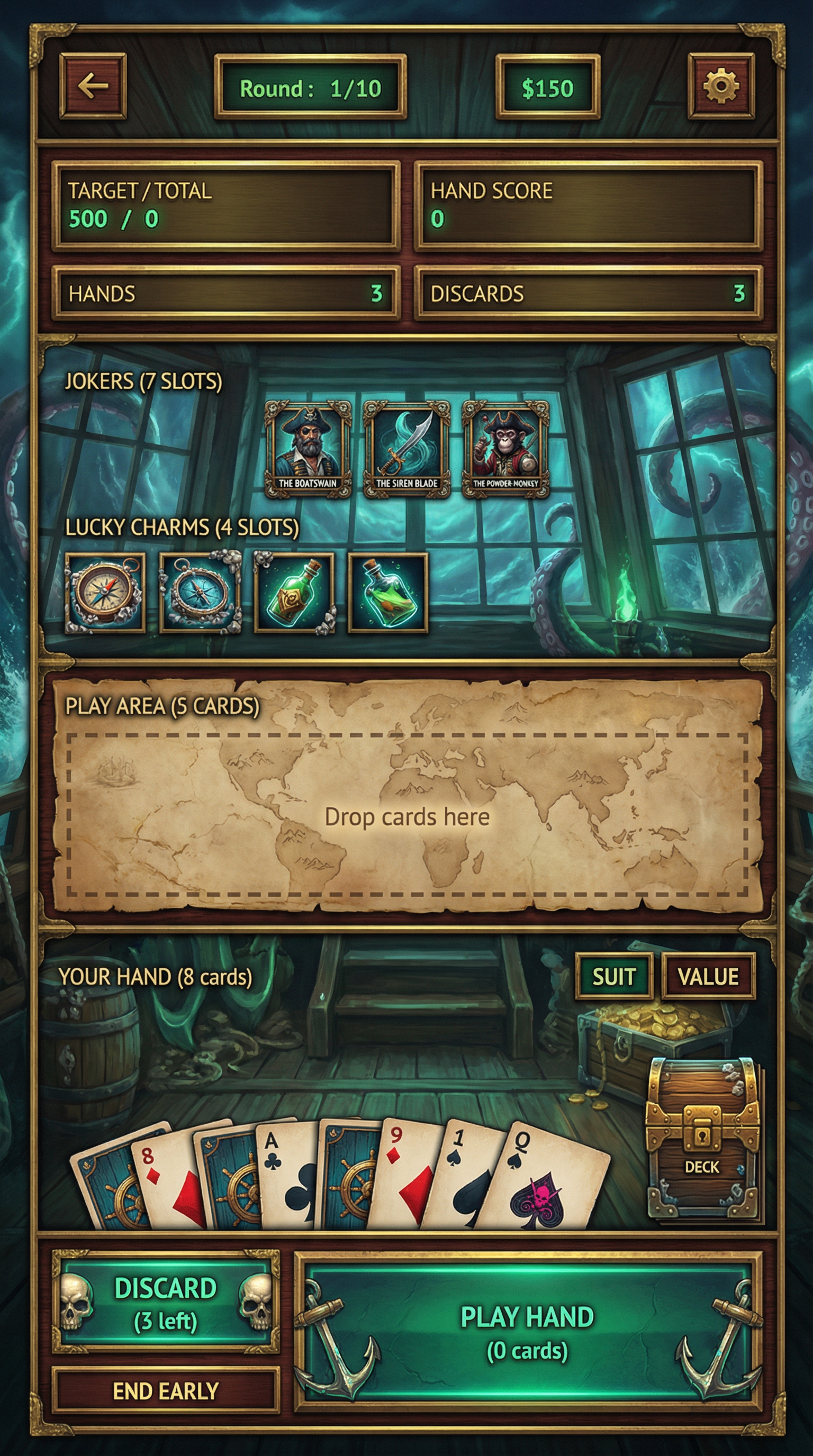Click the play area drop zone

[x=407, y=815]
